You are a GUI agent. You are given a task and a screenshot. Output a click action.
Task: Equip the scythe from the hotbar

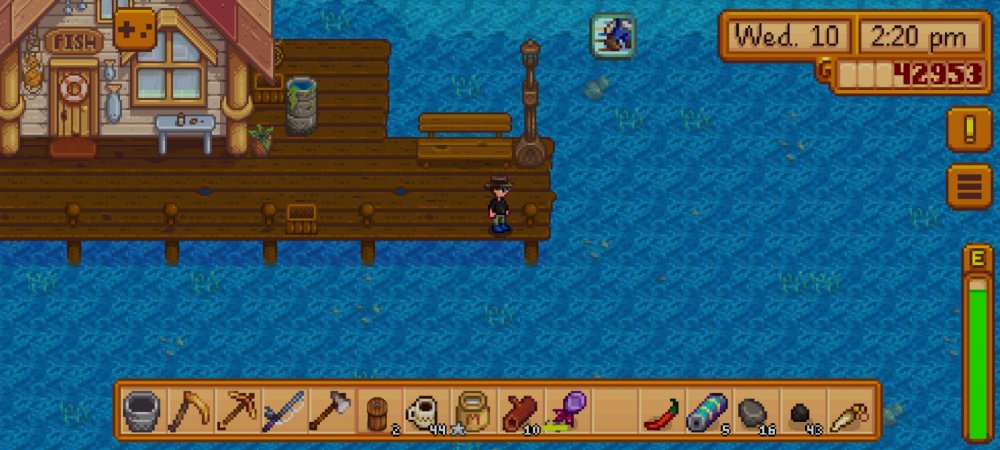coord(188,410)
